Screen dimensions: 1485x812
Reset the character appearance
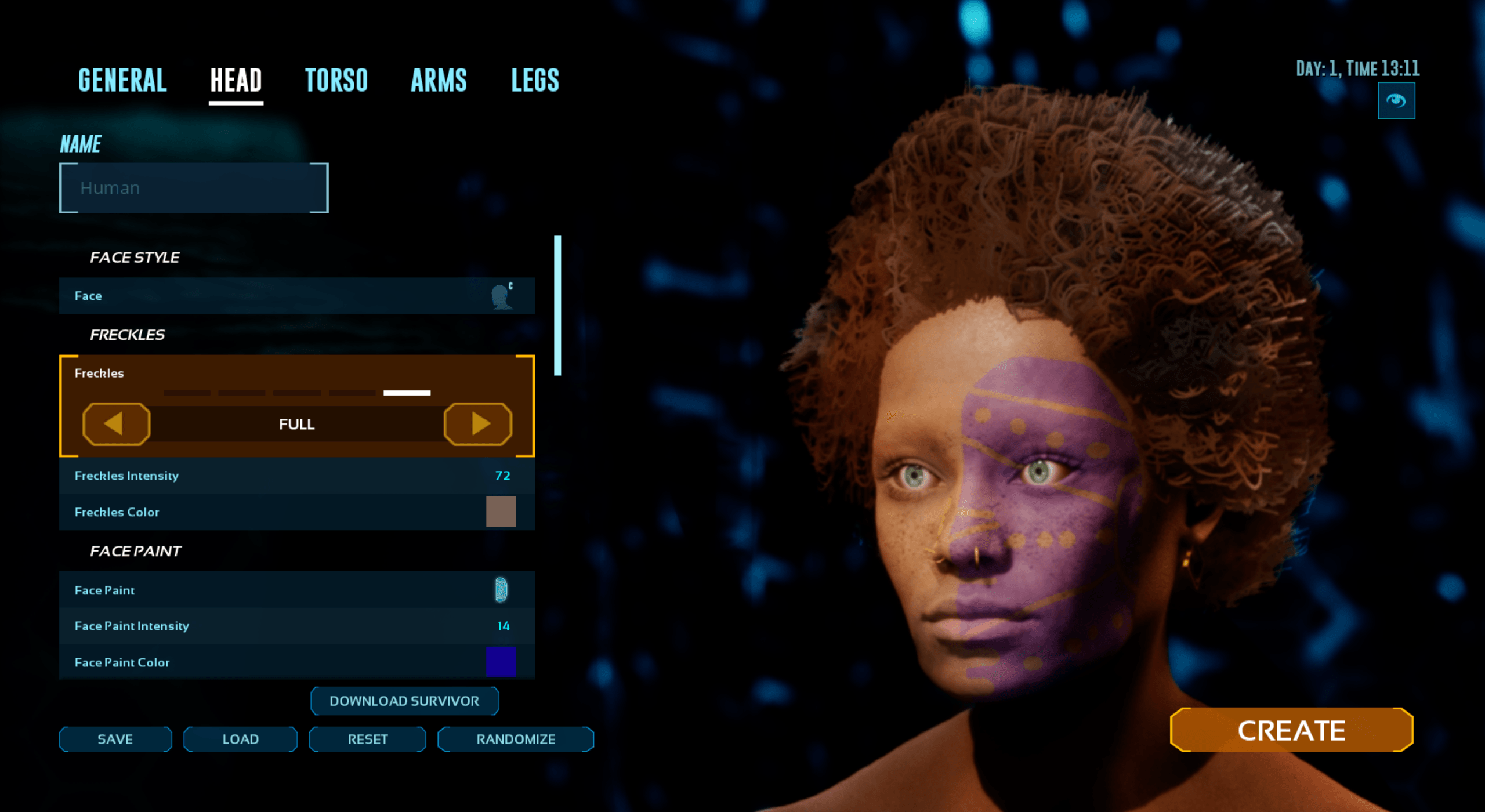[x=367, y=739]
